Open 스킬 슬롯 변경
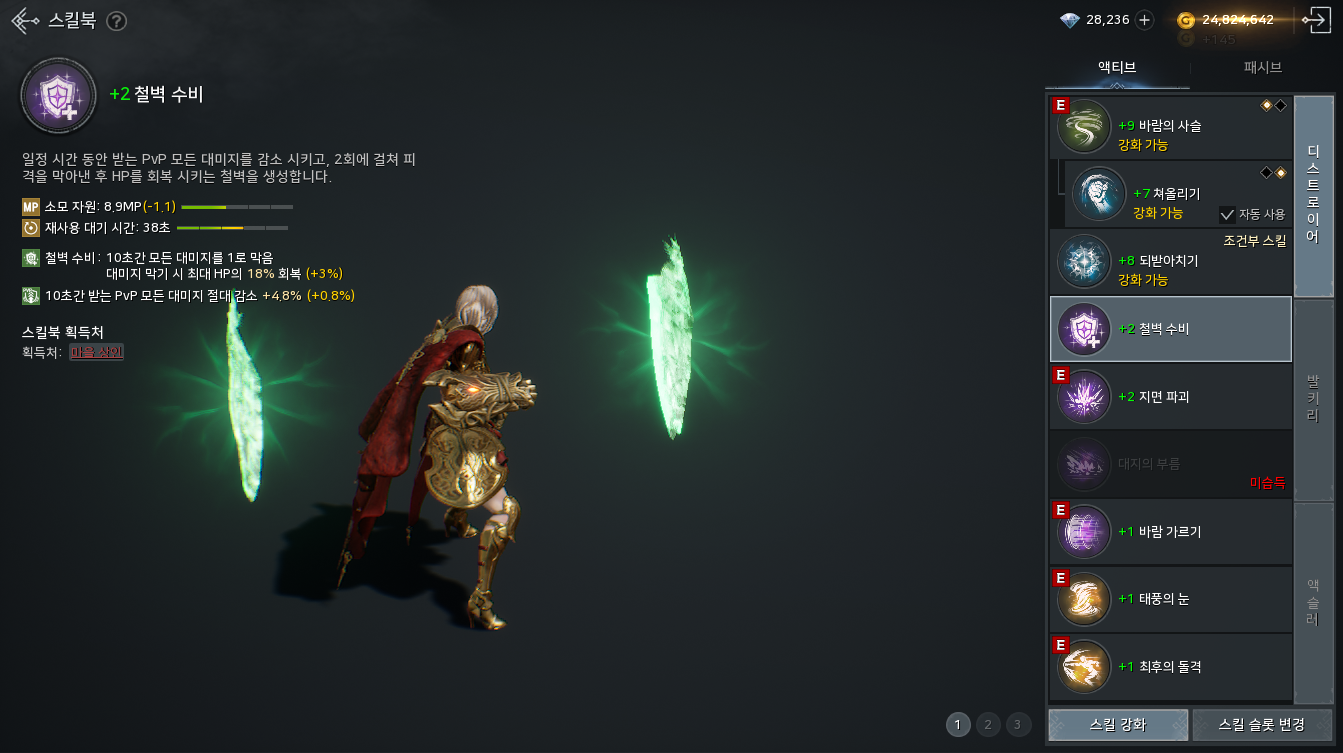Image resolution: width=1343 pixels, height=753 pixels. [1262, 725]
